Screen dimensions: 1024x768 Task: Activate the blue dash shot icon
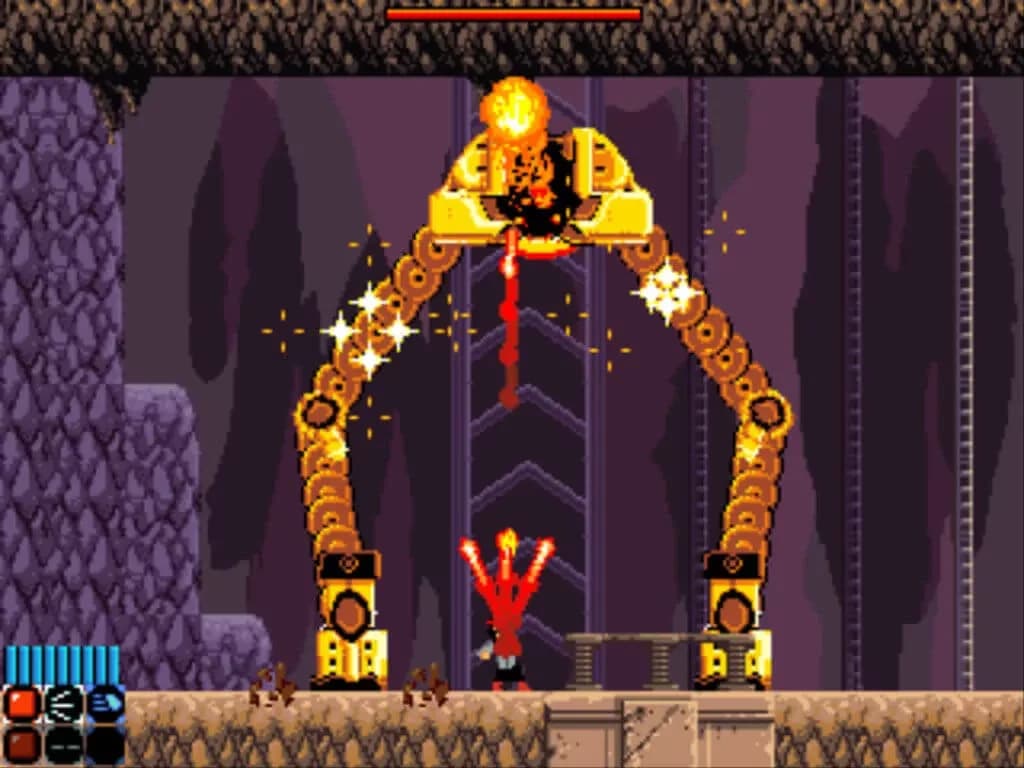coord(105,704)
